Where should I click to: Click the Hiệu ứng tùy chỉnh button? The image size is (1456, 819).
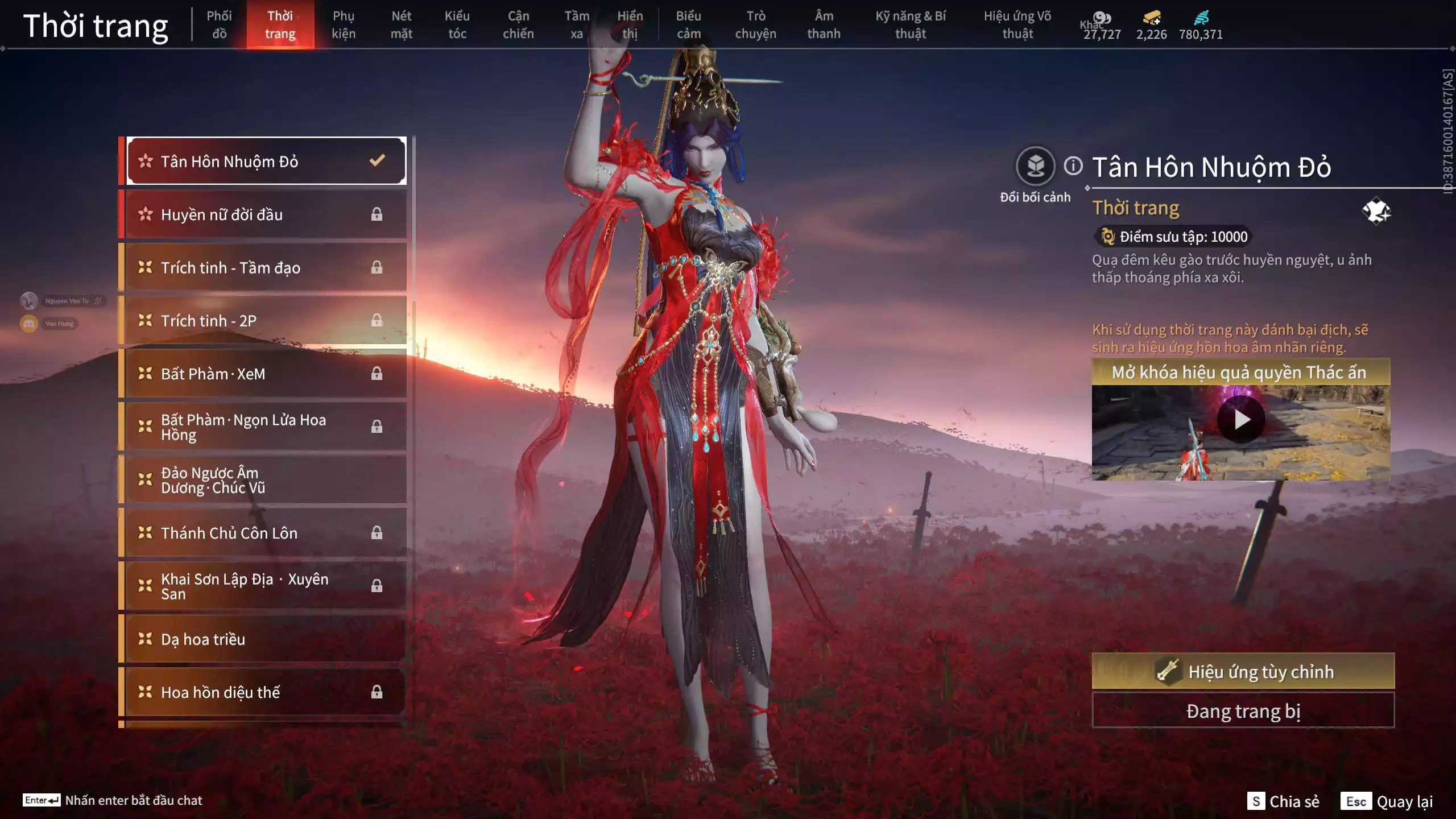[1242, 671]
